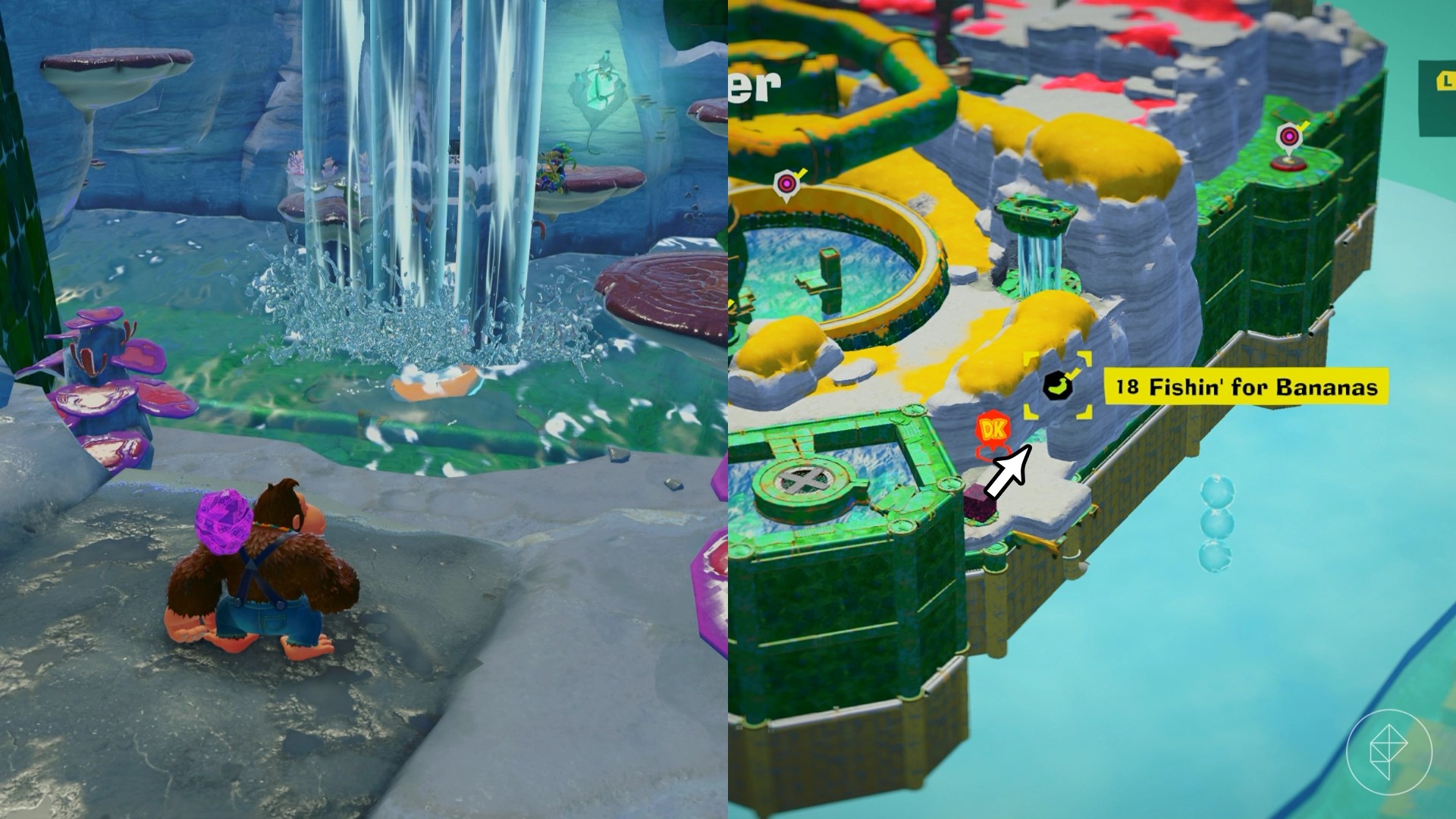
Task: Toggle the checkmark on the left warp pin
Action: (801, 174)
